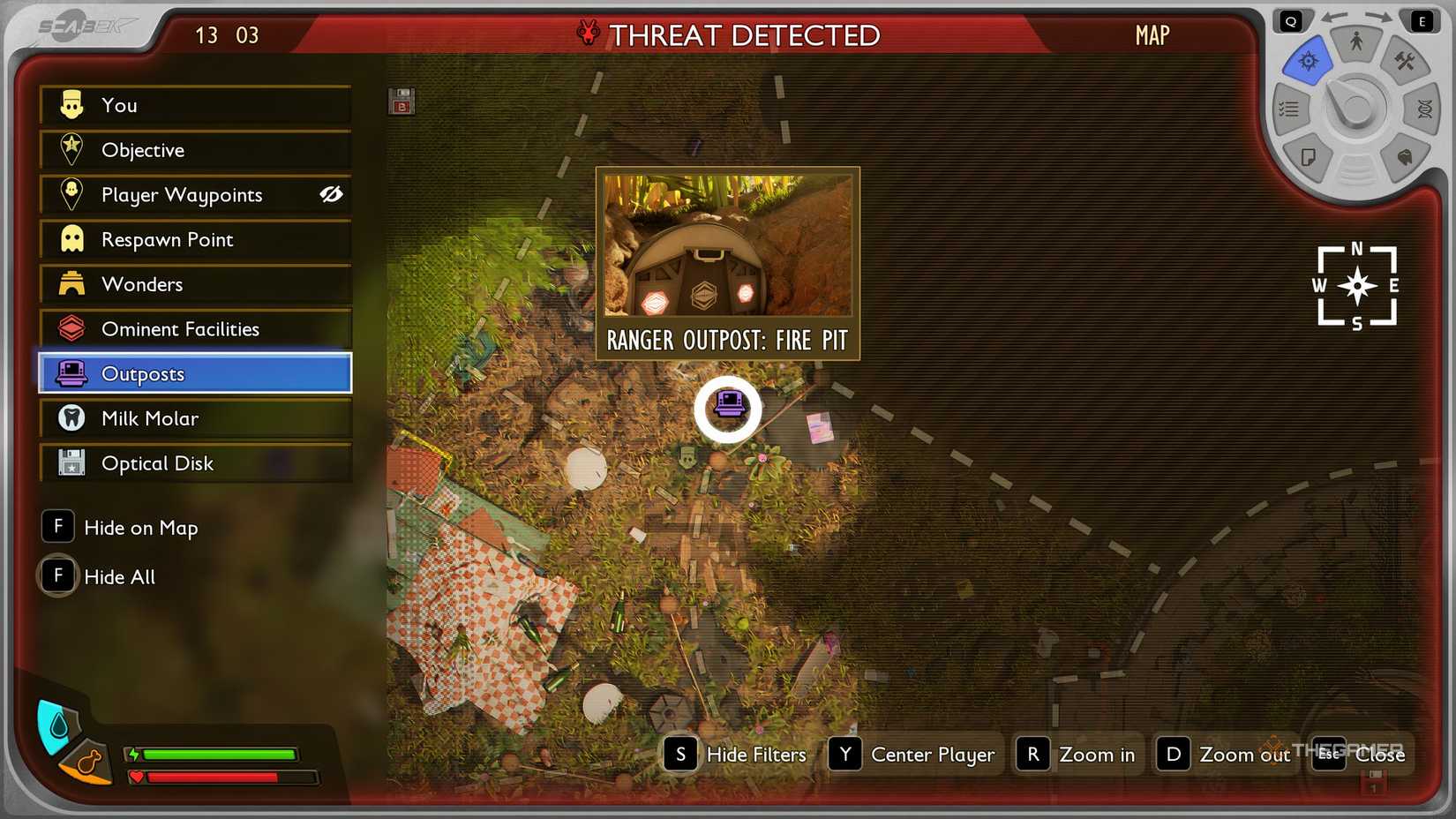
Task: Select the highlighted map icon on the radial wheel
Action: 1309,61
